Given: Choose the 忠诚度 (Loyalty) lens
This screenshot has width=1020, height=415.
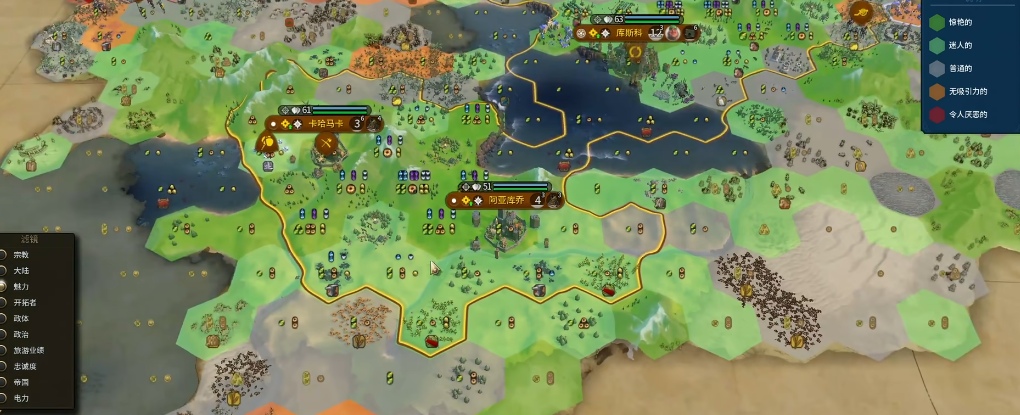Looking at the screenshot, I should tap(4, 366).
